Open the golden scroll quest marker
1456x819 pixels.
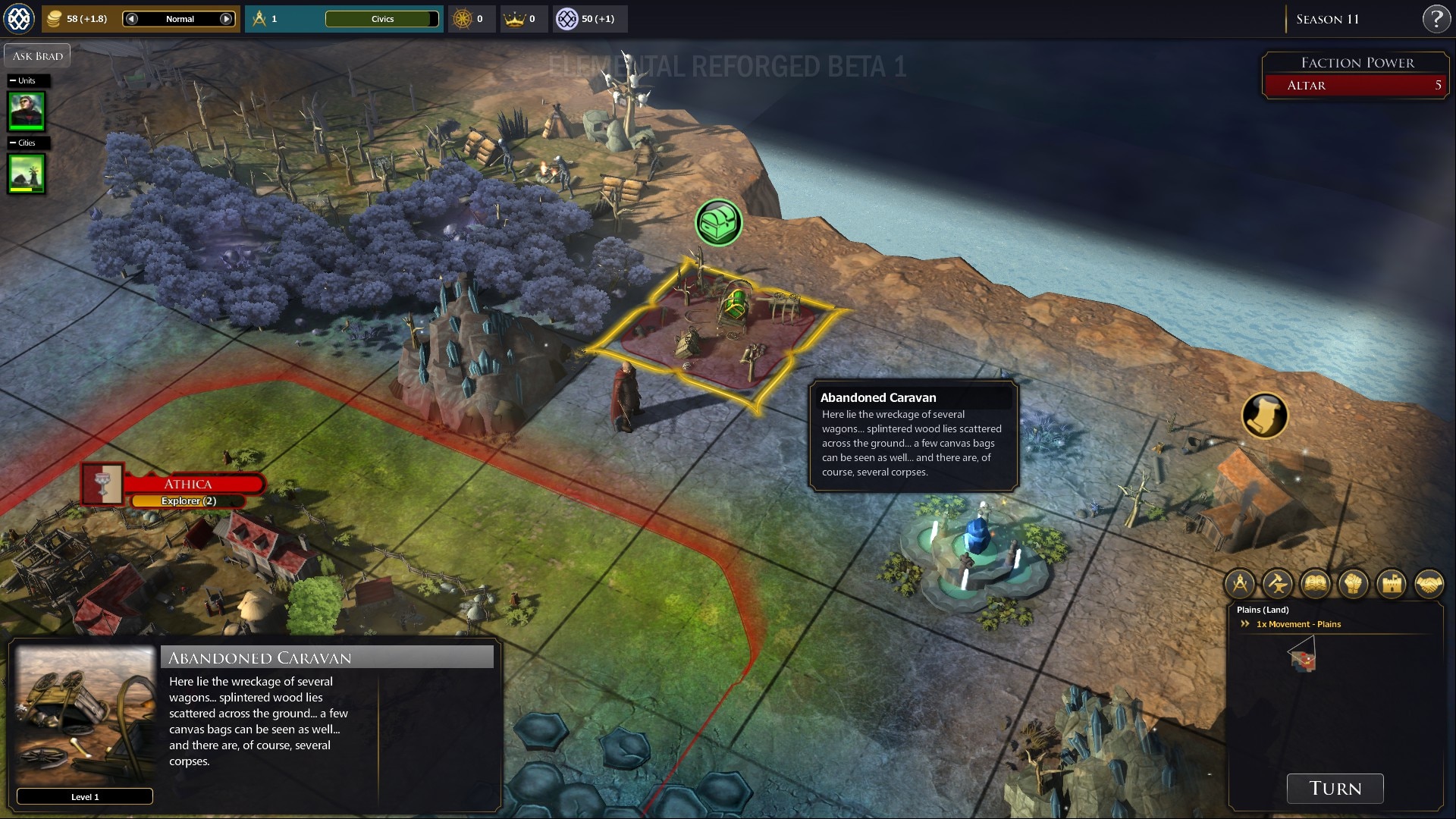click(1264, 416)
